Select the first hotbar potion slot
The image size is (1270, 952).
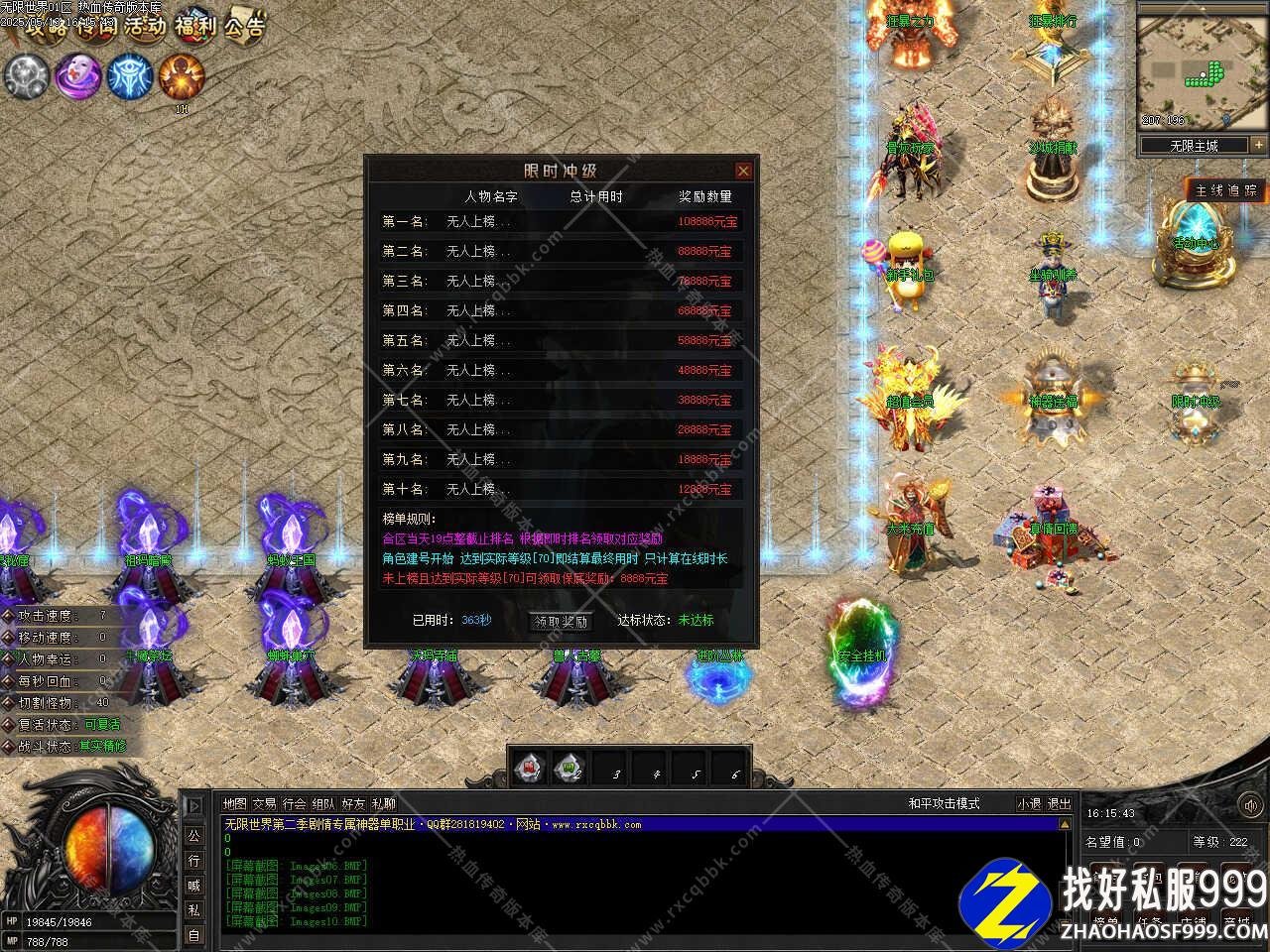point(530,768)
